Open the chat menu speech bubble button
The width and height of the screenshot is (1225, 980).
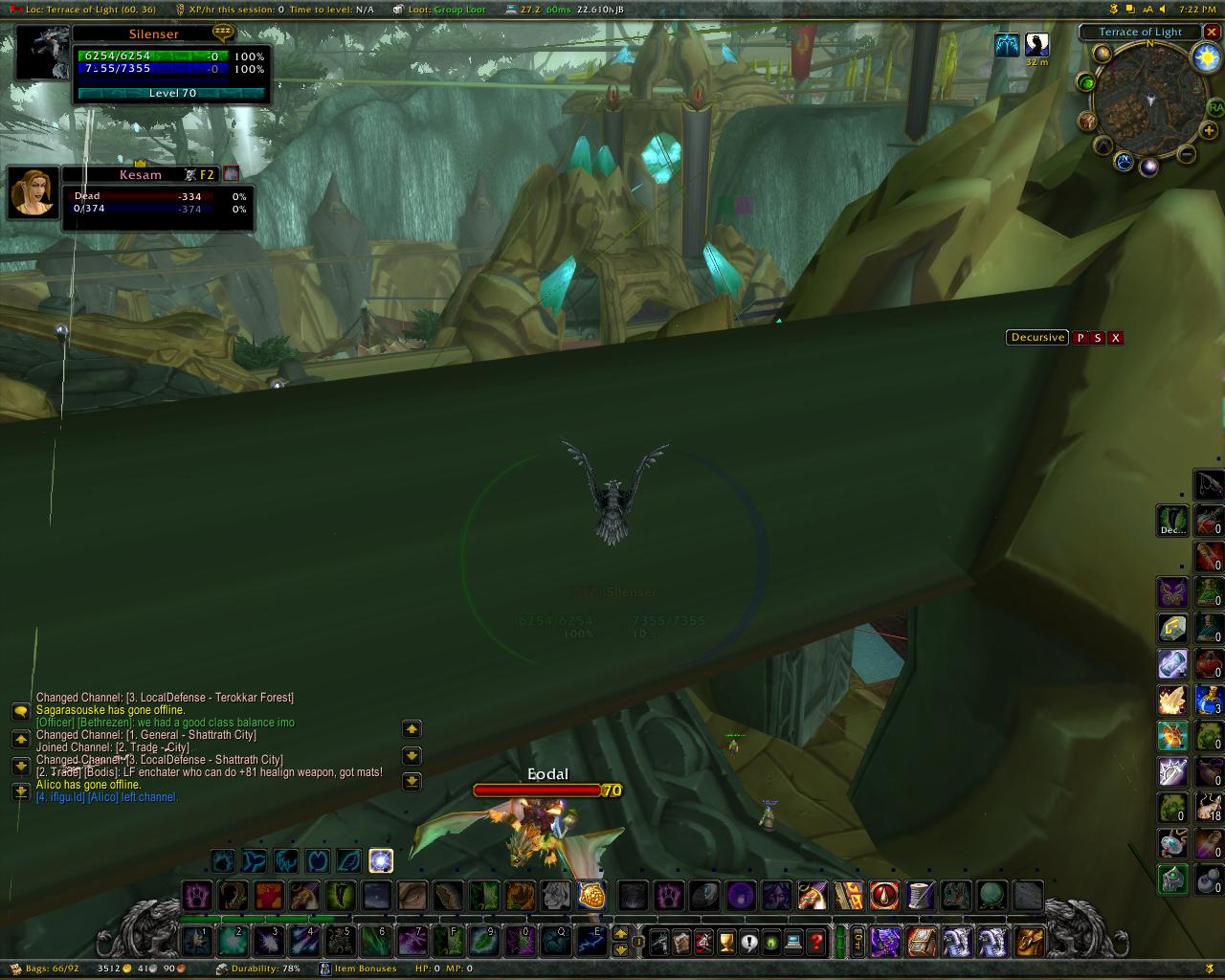point(20,711)
